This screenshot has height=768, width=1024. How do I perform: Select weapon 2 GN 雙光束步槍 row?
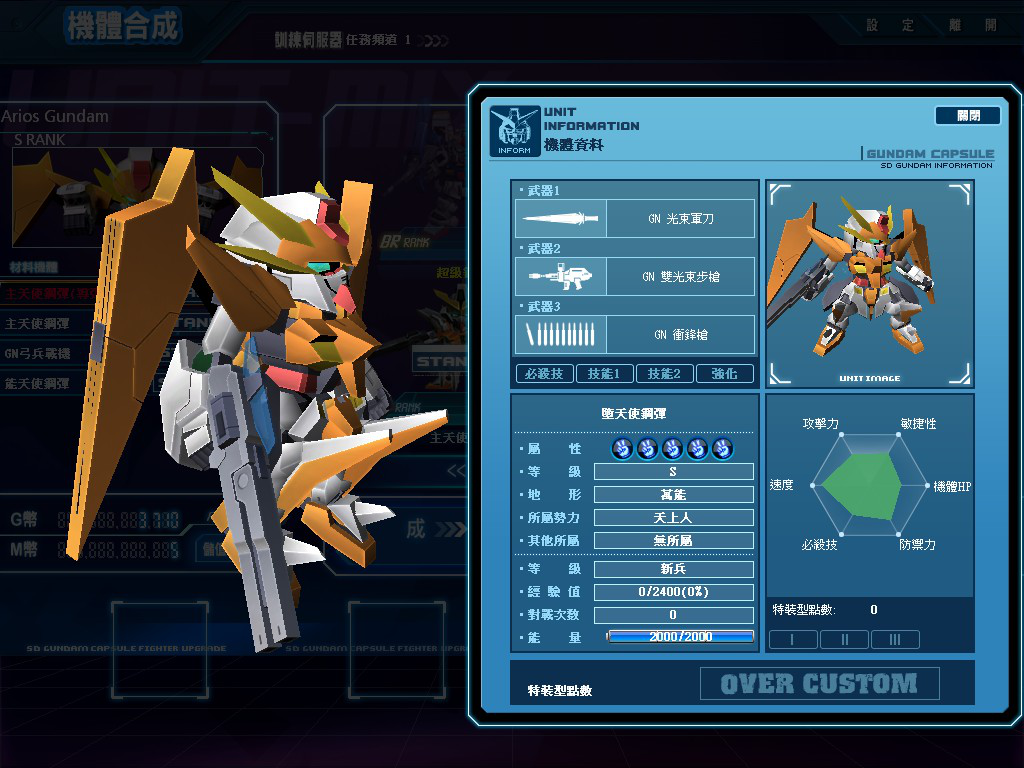[x=635, y=277]
